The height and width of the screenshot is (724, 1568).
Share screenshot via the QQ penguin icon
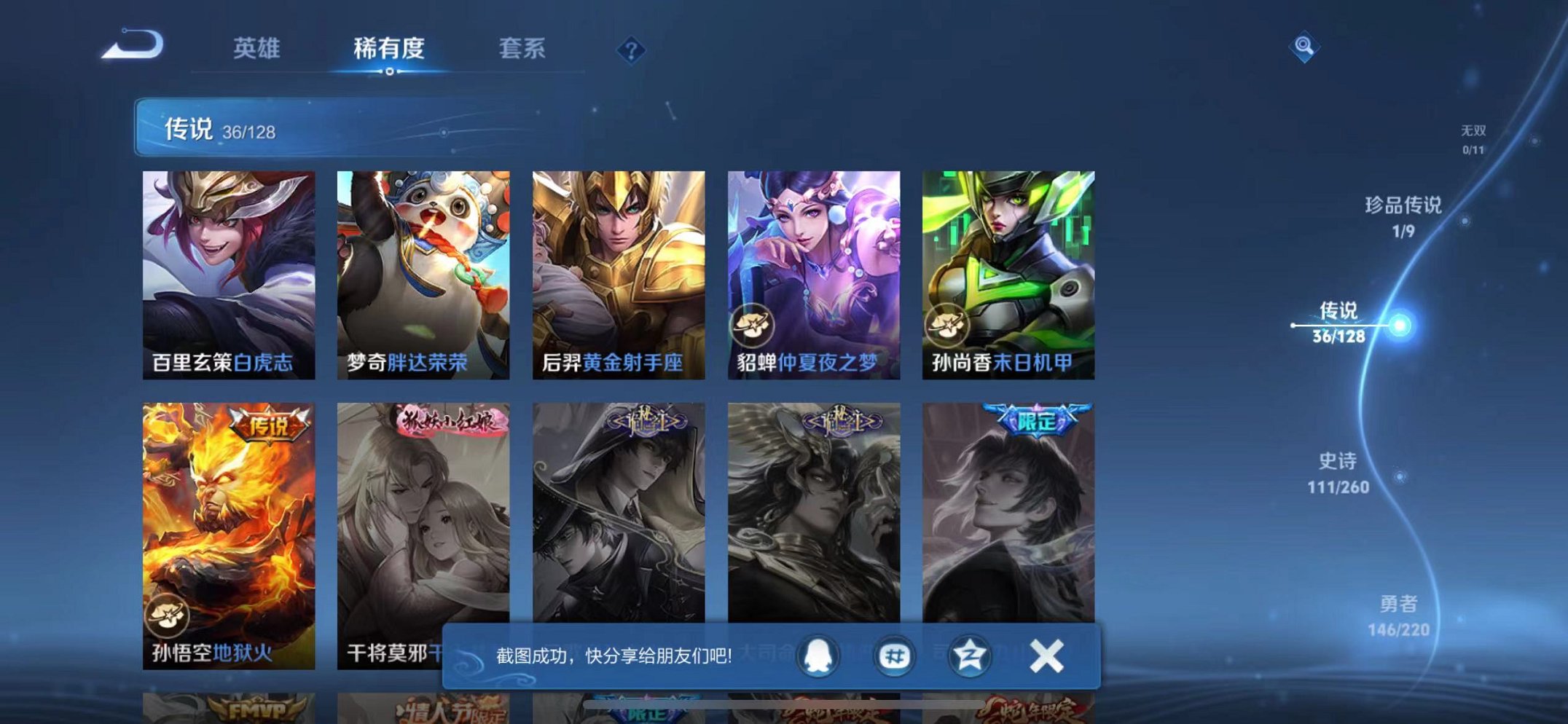pyautogui.click(x=819, y=656)
